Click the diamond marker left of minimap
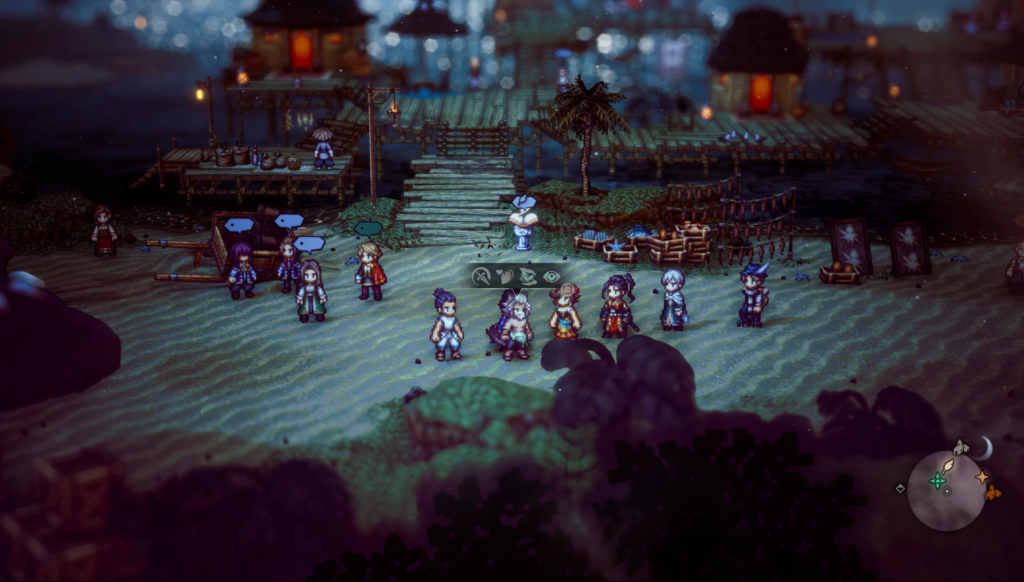The height and width of the screenshot is (582, 1024). click(900, 488)
